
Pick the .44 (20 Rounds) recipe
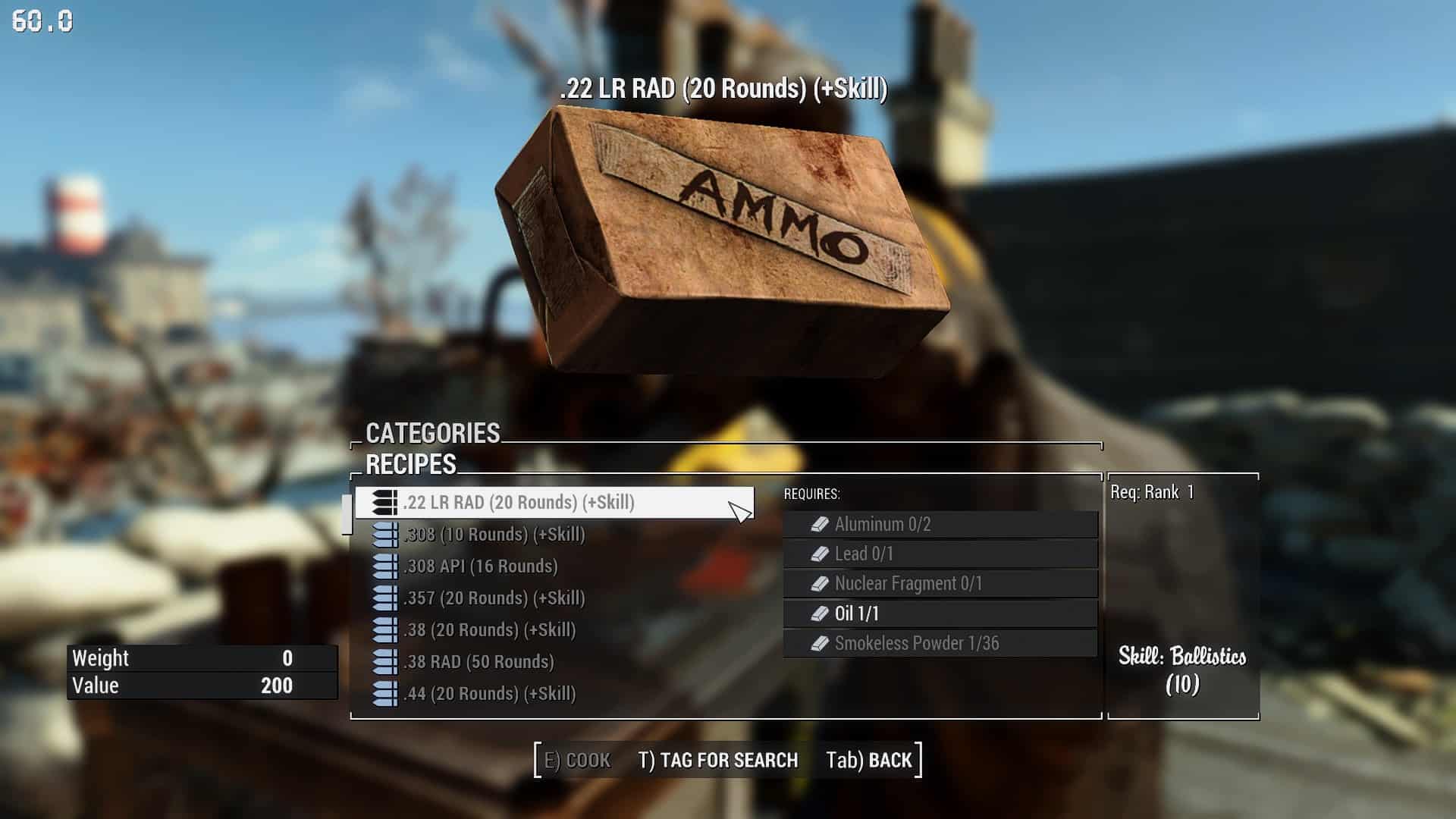pyautogui.click(x=489, y=694)
